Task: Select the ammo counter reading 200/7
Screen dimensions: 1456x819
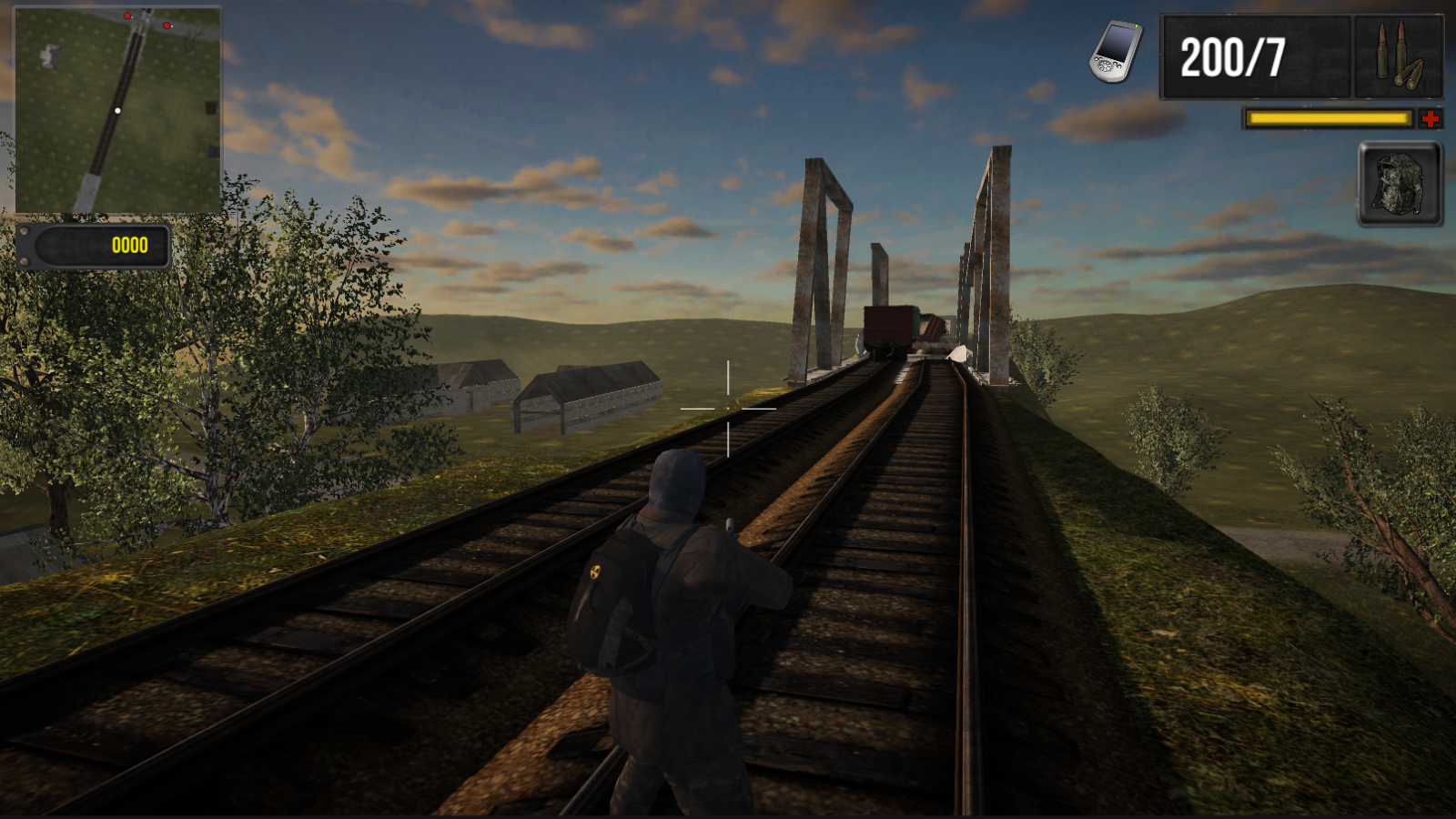Action: (1234, 57)
